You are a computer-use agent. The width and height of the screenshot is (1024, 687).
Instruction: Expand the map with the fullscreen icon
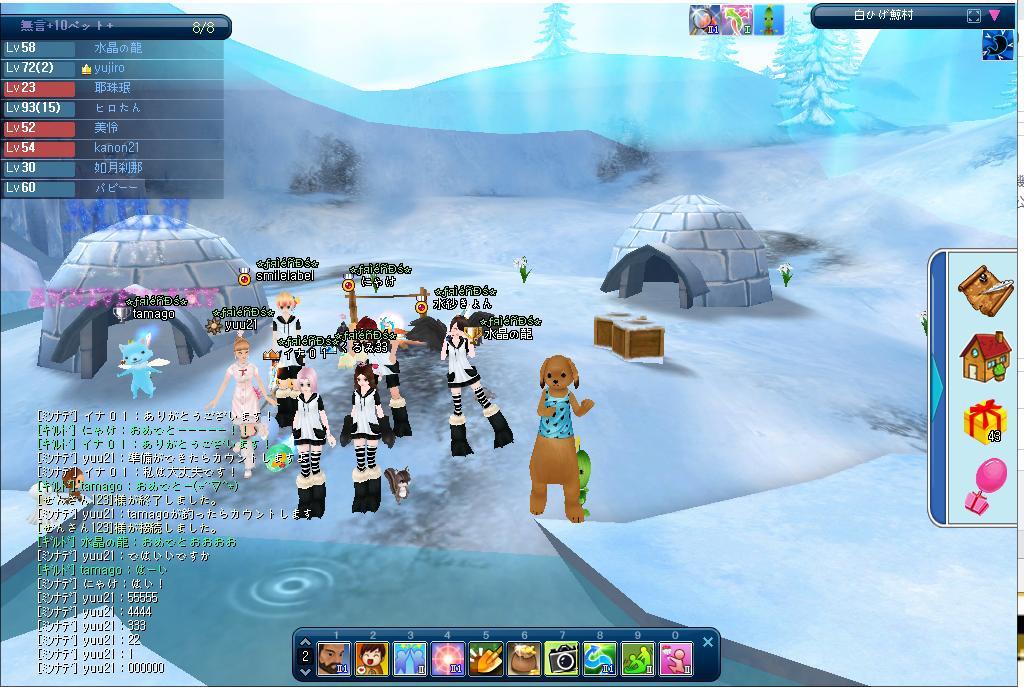coord(974,15)
